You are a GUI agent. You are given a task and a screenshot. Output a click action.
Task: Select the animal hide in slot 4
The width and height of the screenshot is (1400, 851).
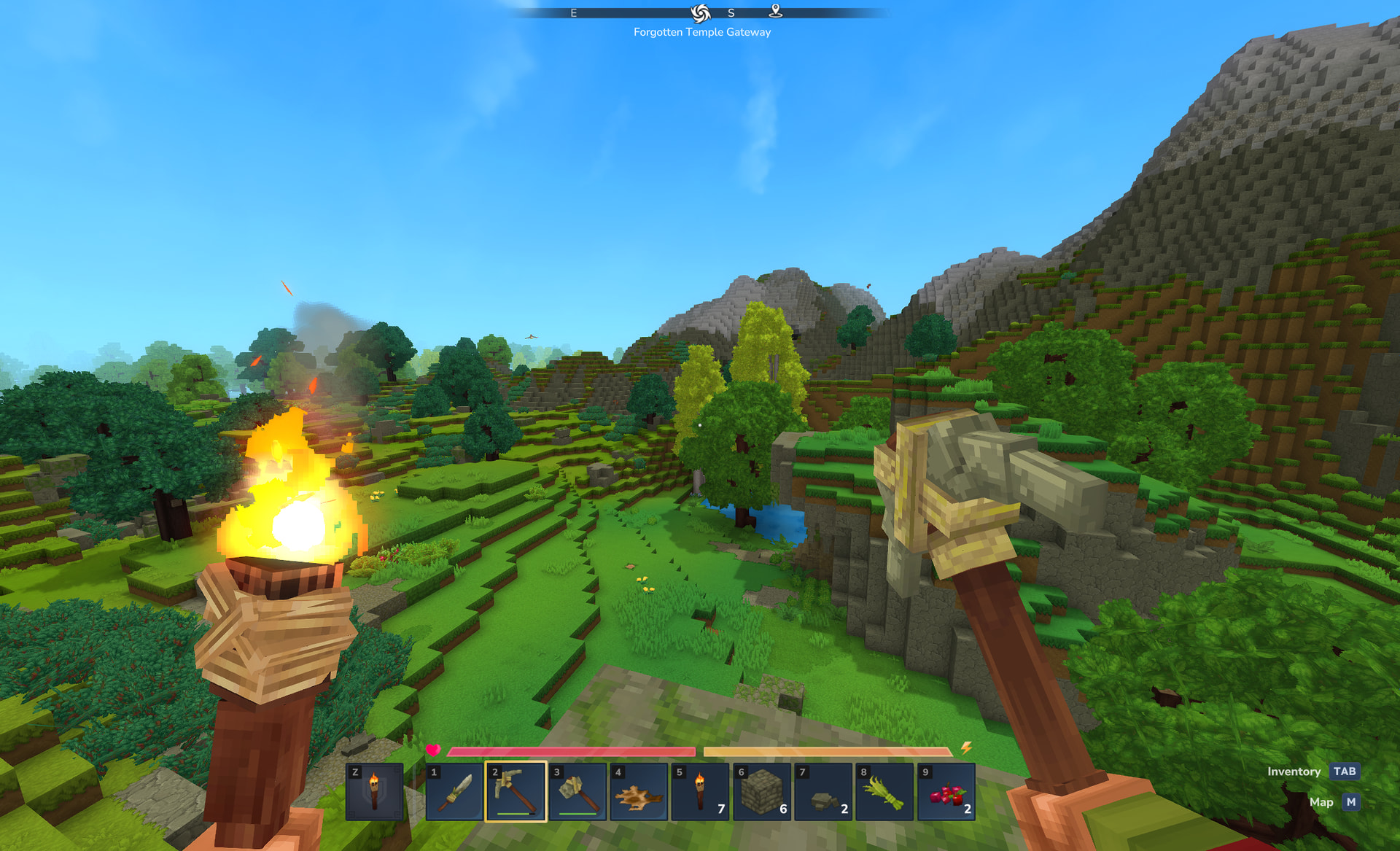pos(639,792)
